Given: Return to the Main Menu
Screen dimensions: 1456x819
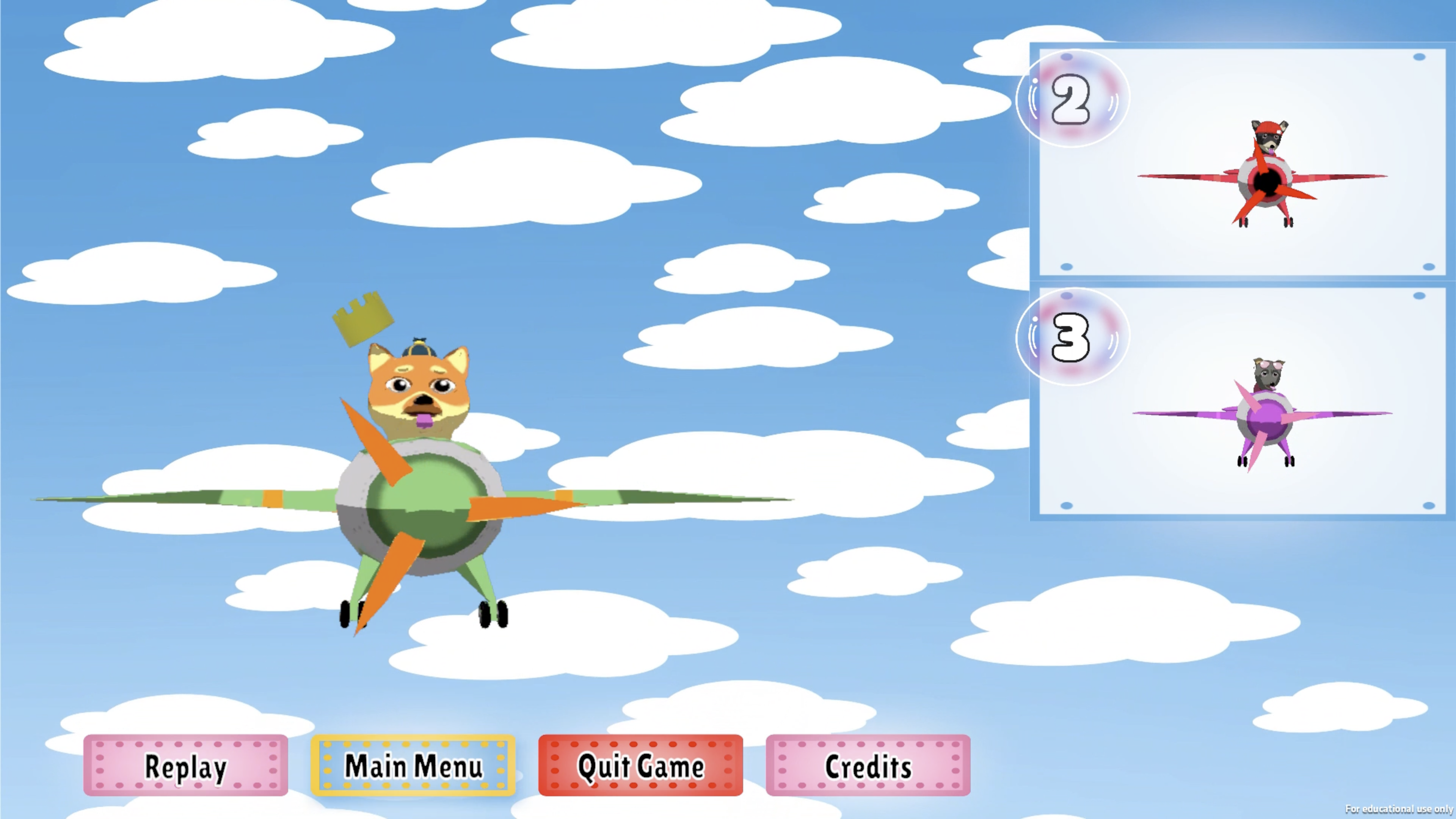Looking at the screenshot, I should tap(413, 766).
